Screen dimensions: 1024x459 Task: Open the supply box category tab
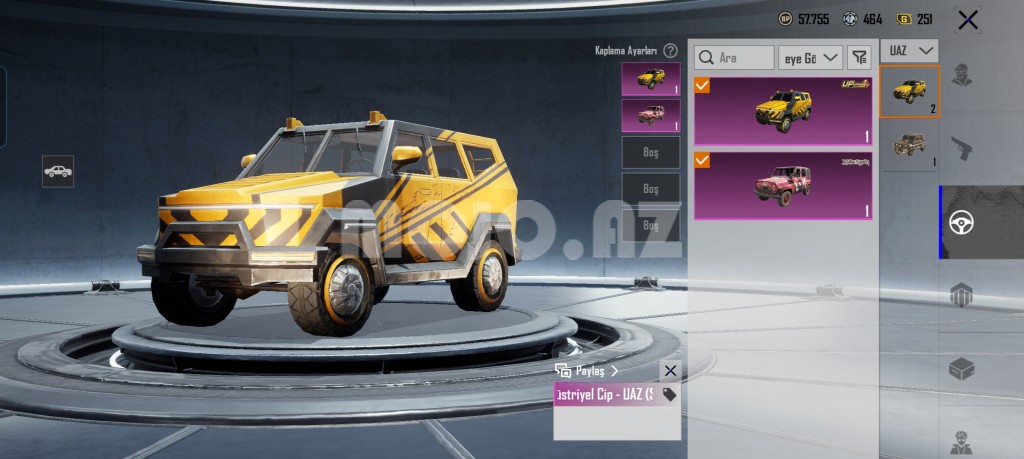tap(961, 368)
